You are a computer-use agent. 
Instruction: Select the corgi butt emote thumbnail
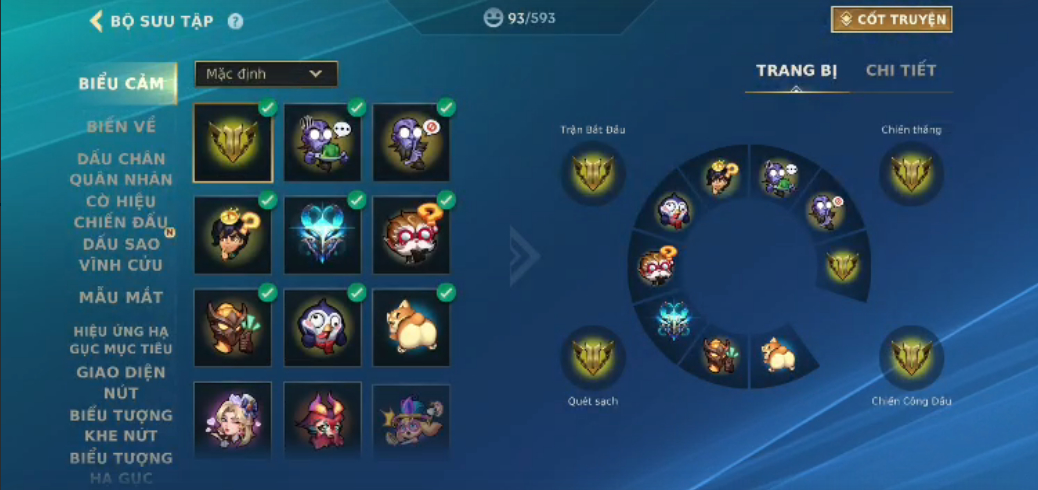pyautogui.click(x=411, y=327)
